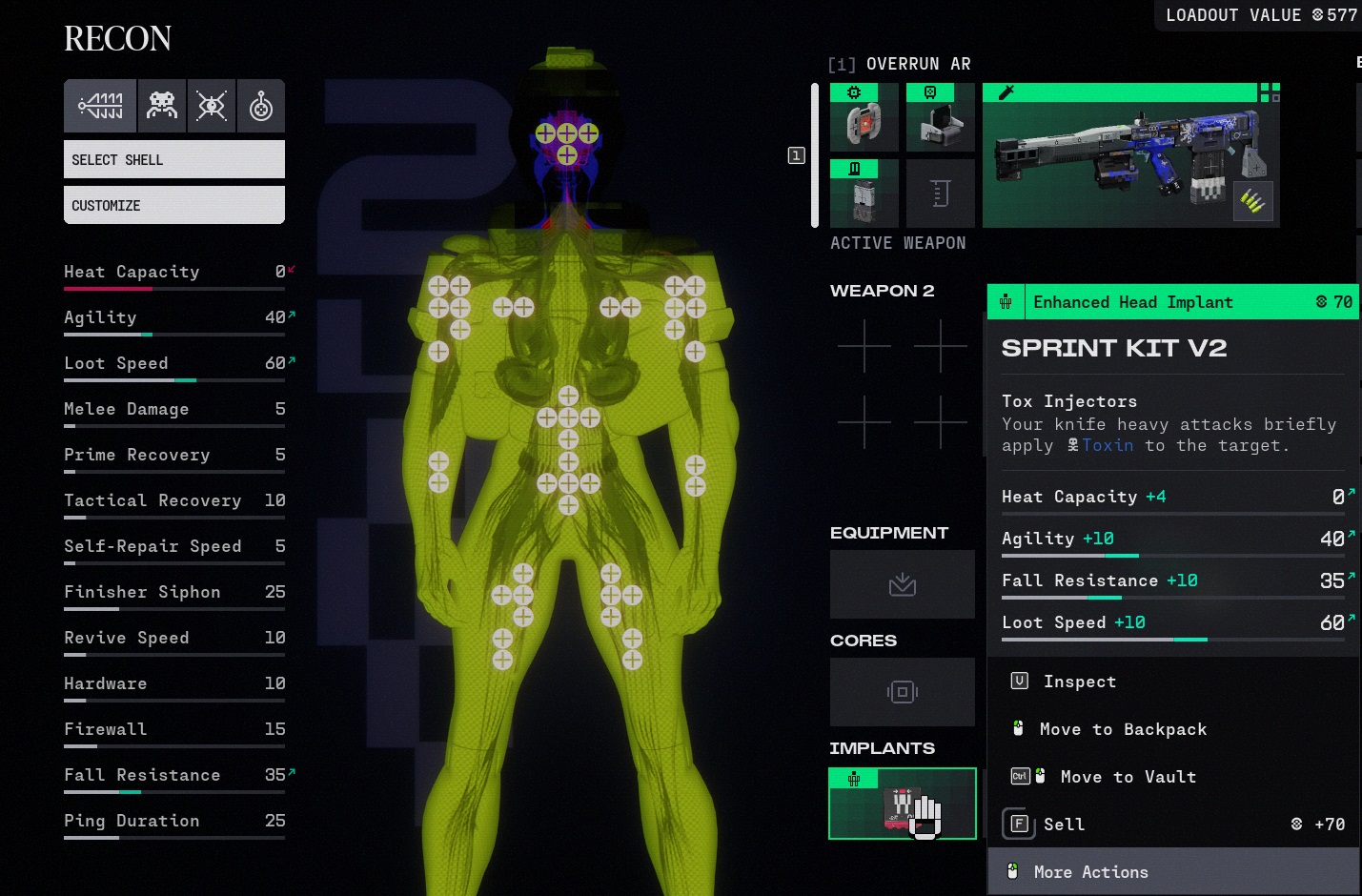The width and height of the screenshot is (1362, 896).
Task: Choose Move to Vault
Action: point(1128,777)
